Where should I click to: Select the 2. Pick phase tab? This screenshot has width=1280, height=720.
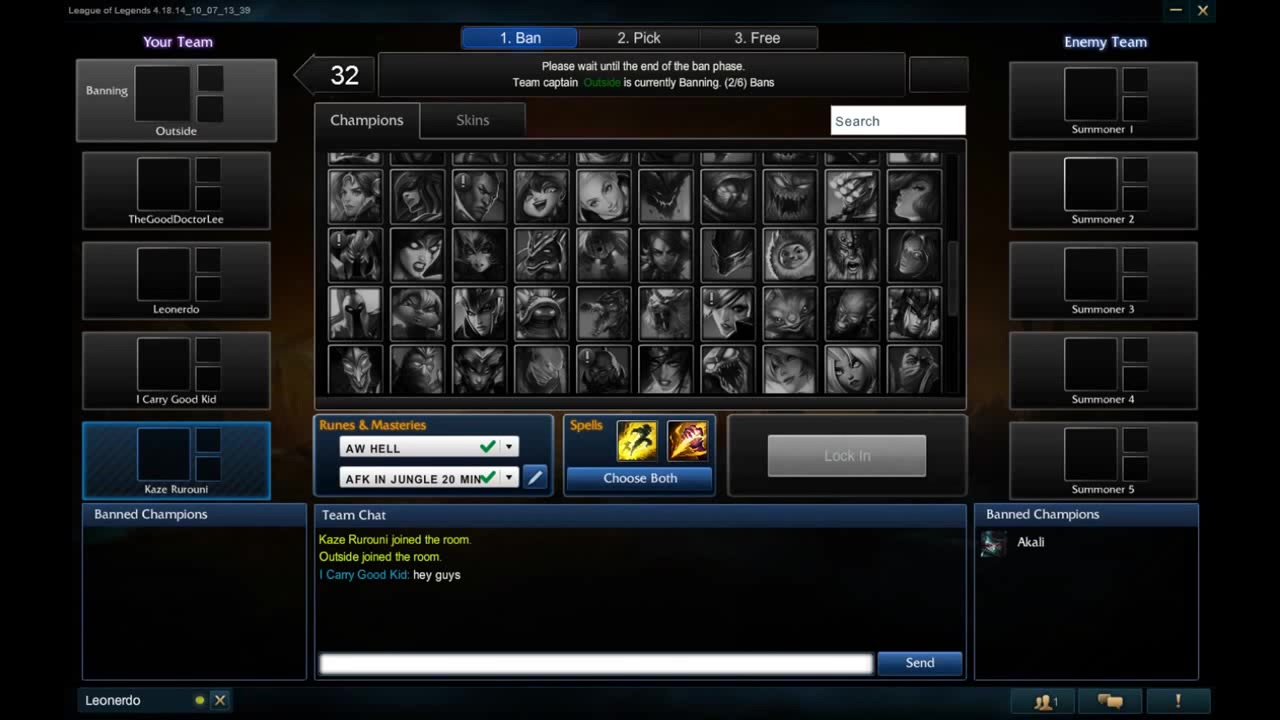[x=639, y=37]
